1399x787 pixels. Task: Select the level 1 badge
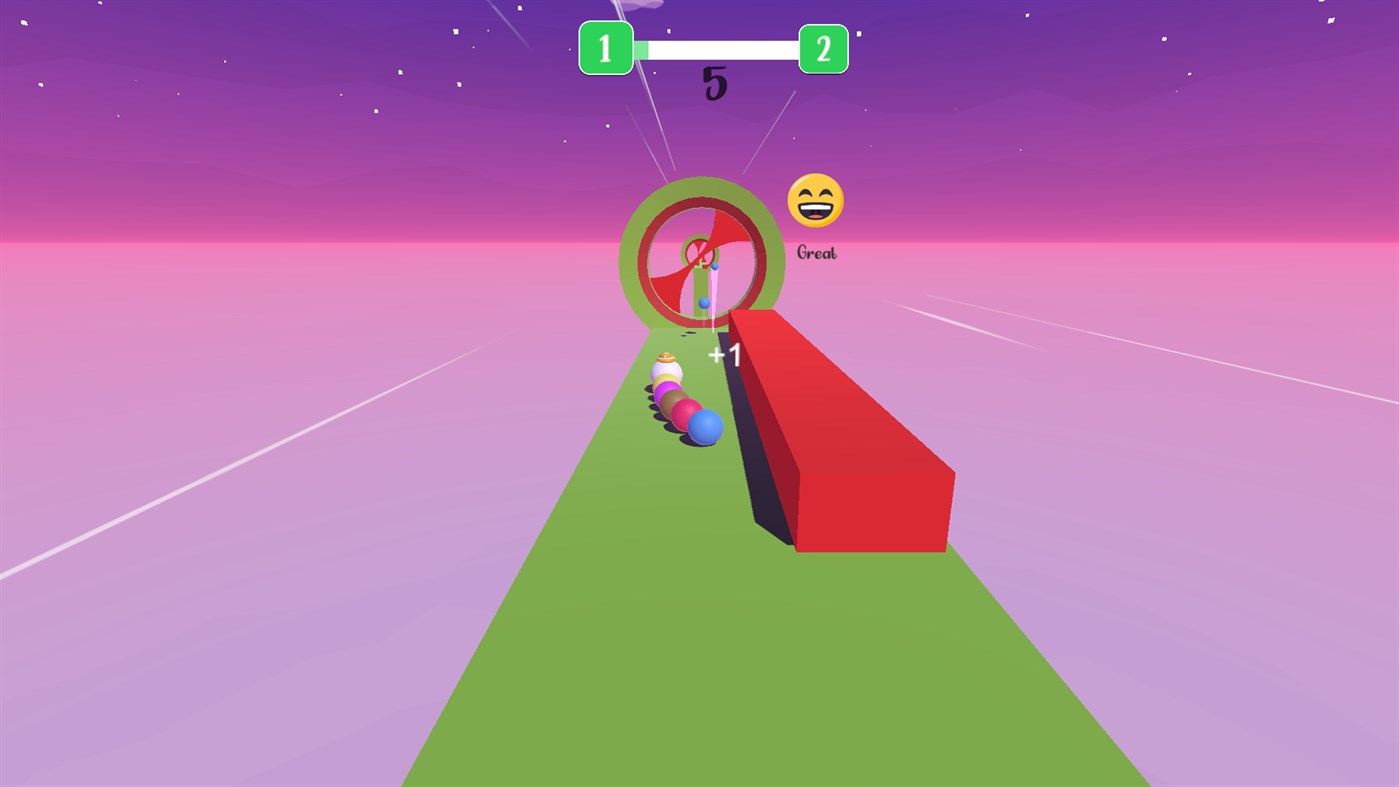[x=605, y=48]
